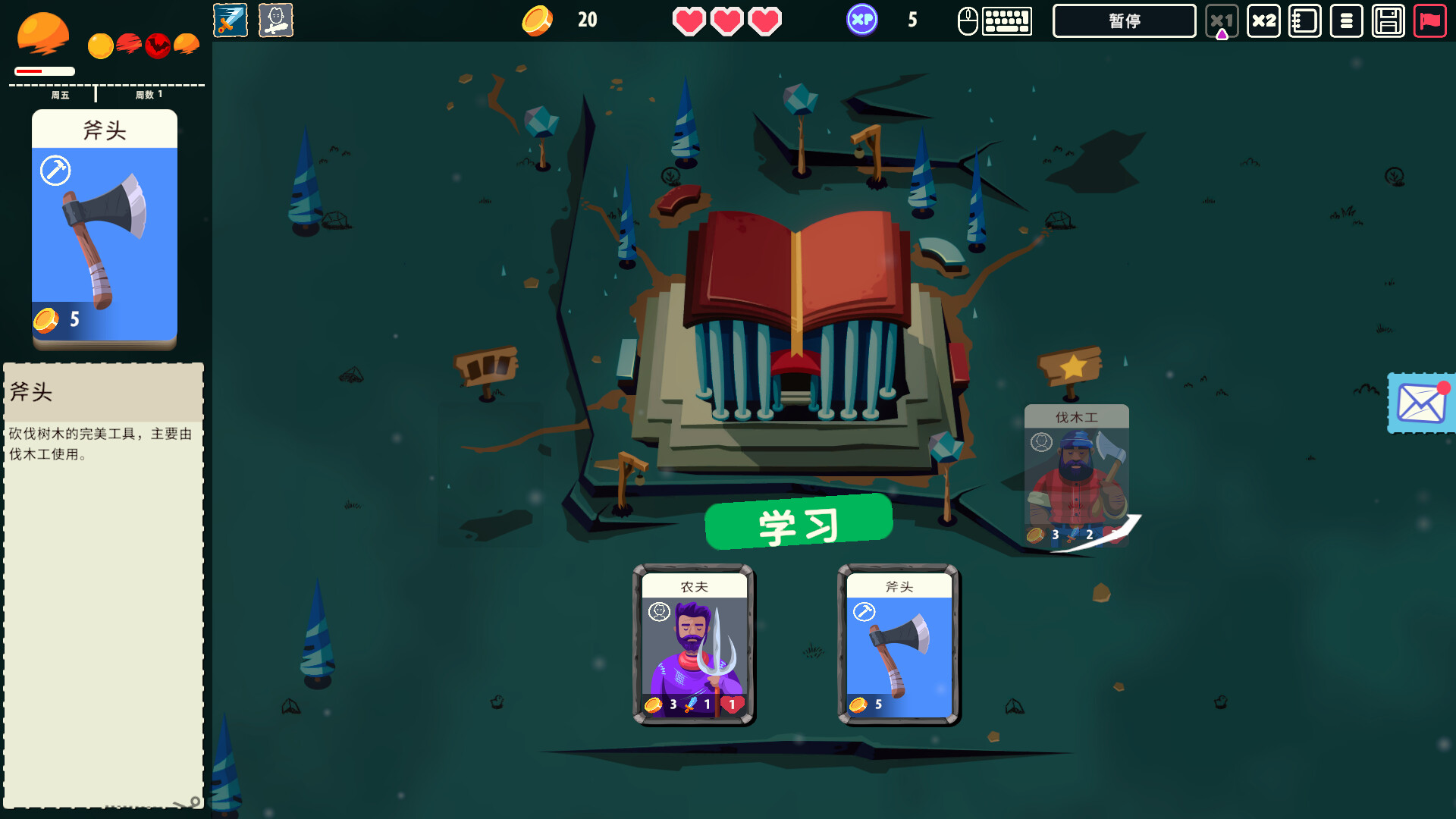Click the green 学习 (Learn) button

[799, 522]
